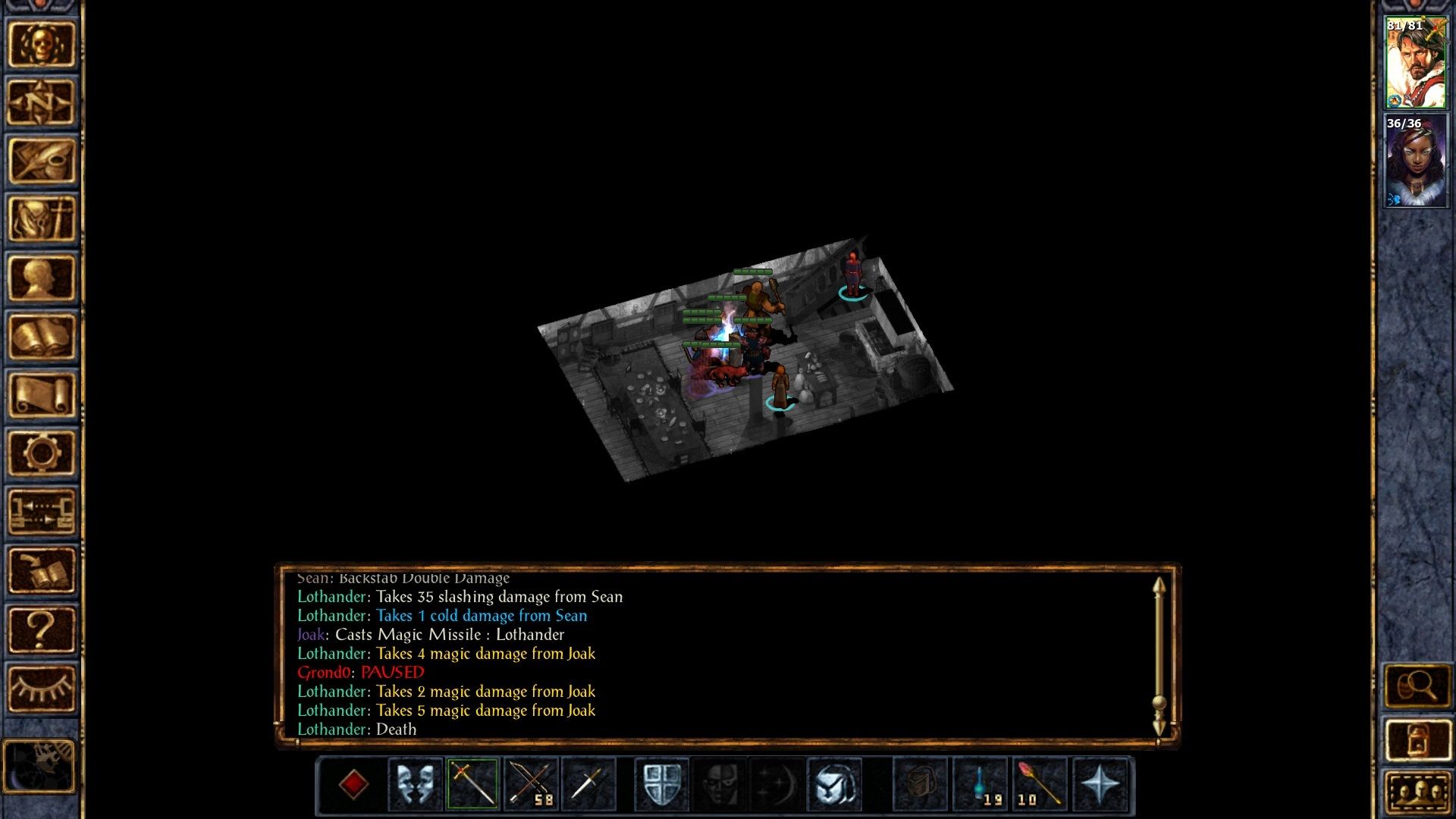Image resolution: width=1456 pixels, height=819 pixels.
Task: Open the mage spellbook icon
Action: tap(42, 334)
